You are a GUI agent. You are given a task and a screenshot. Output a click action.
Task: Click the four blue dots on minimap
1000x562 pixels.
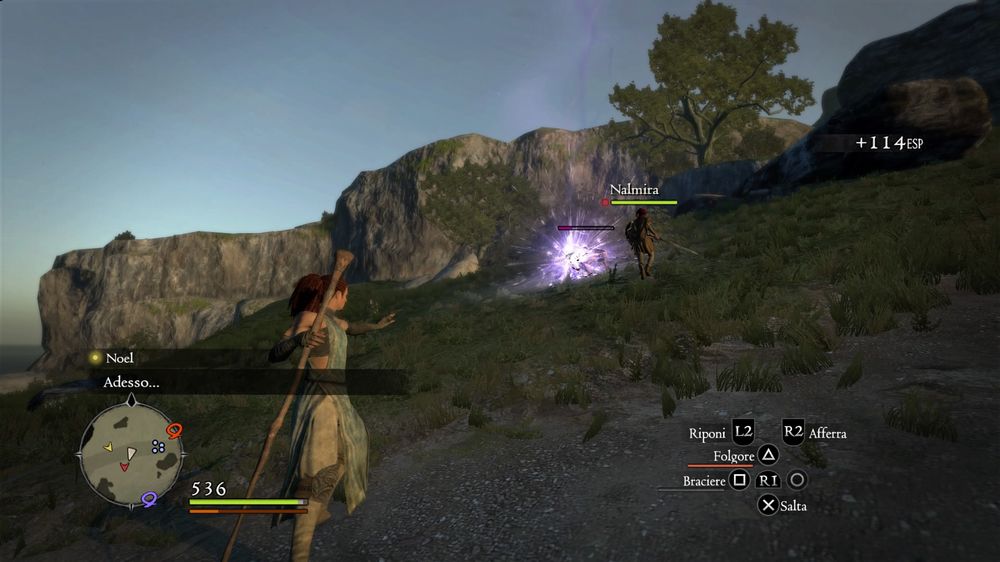[x=158, y=448]
